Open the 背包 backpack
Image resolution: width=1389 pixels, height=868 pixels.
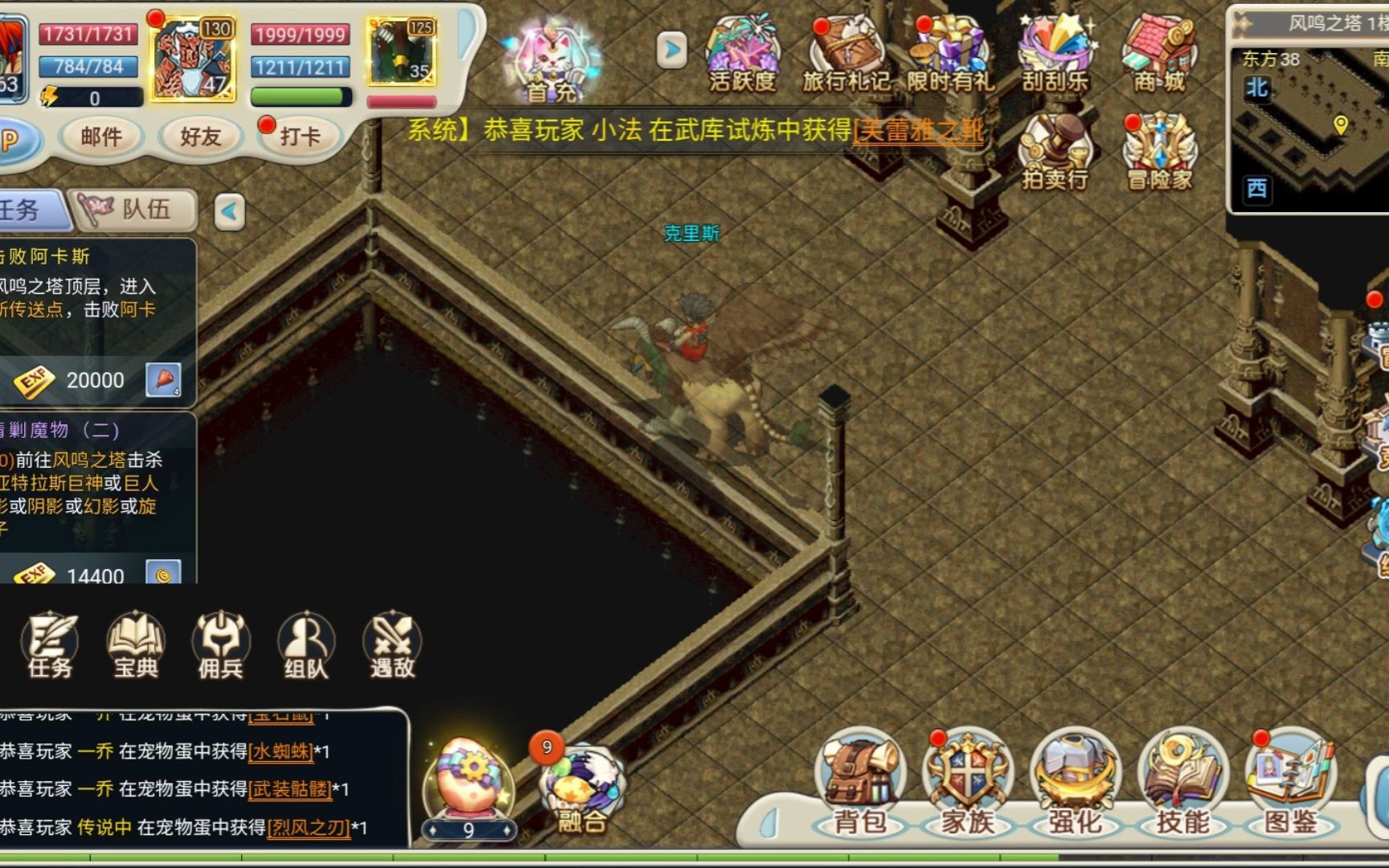click(x=860, y=784)
